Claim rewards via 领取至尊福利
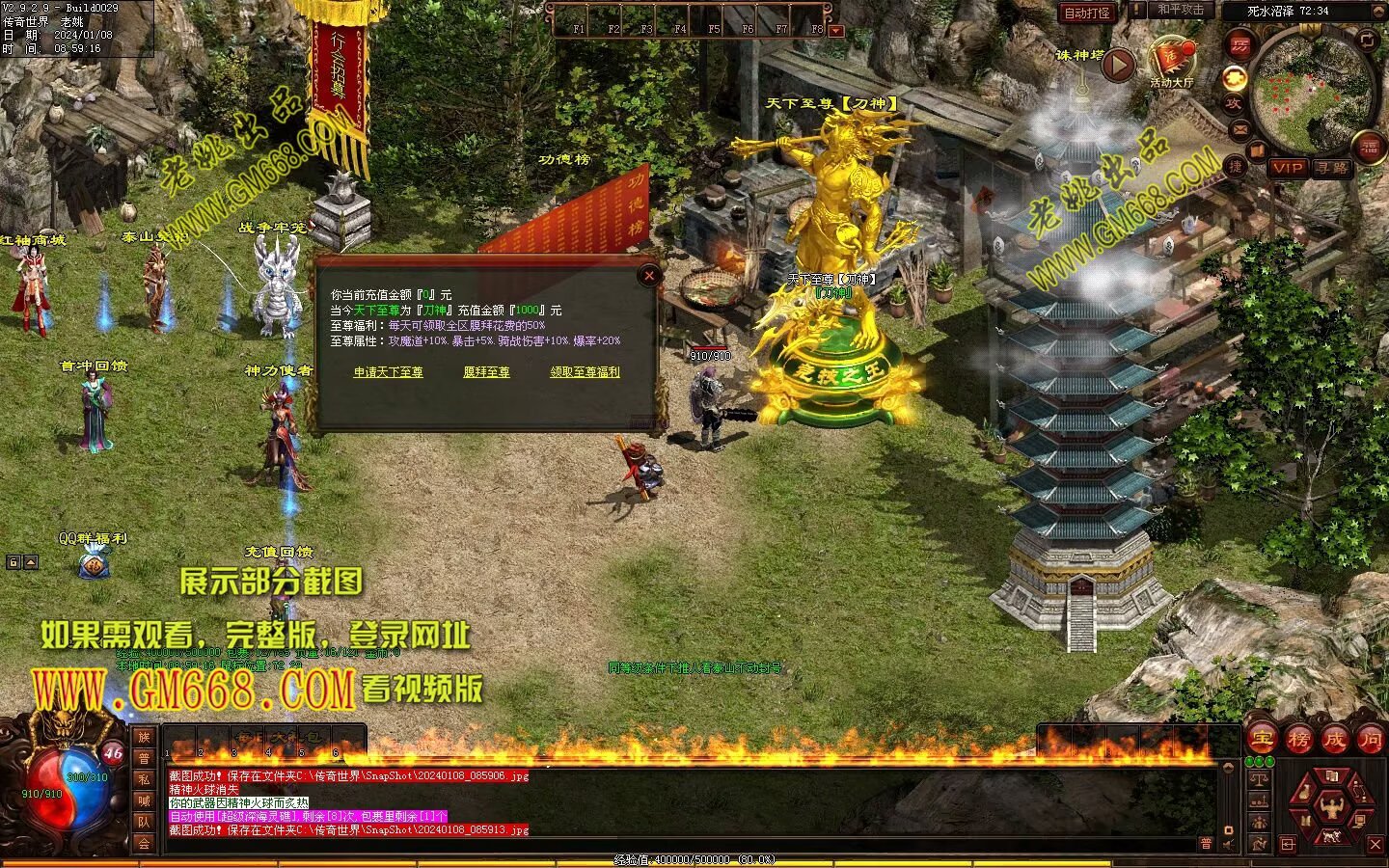 [x=585, y=372]
